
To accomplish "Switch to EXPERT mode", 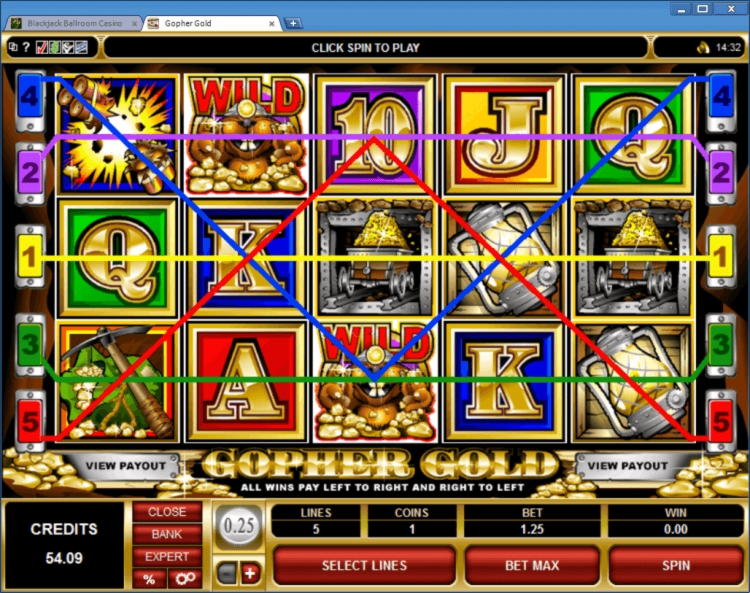I will point(167,556).
